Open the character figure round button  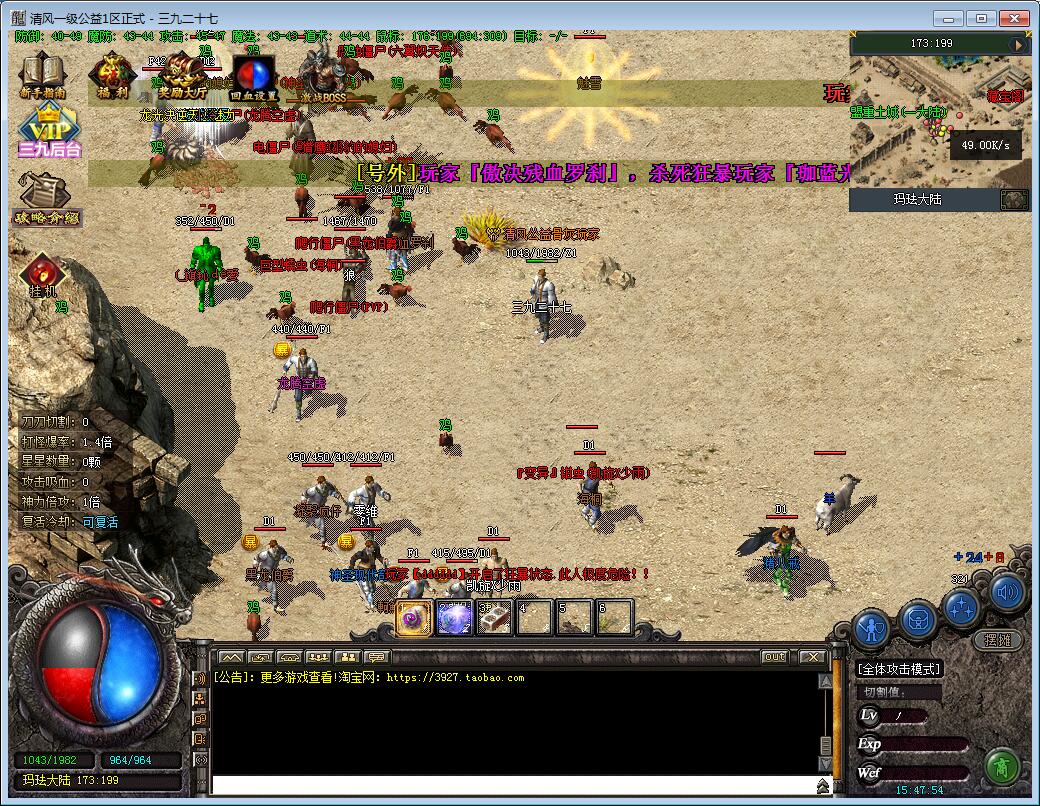(x=873, y=629)
